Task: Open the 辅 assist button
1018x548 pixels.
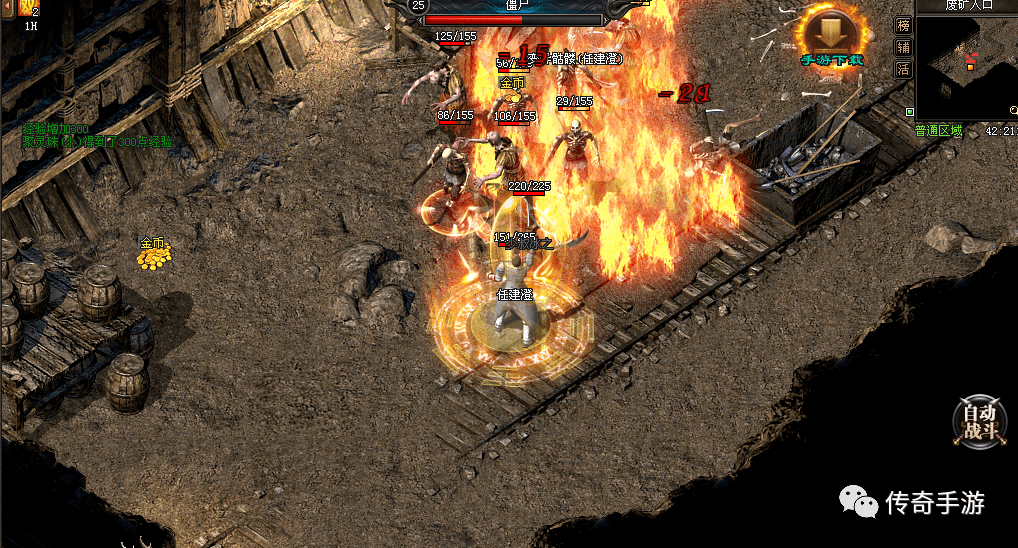Action: pyautogui.click(x=903, y=47)
